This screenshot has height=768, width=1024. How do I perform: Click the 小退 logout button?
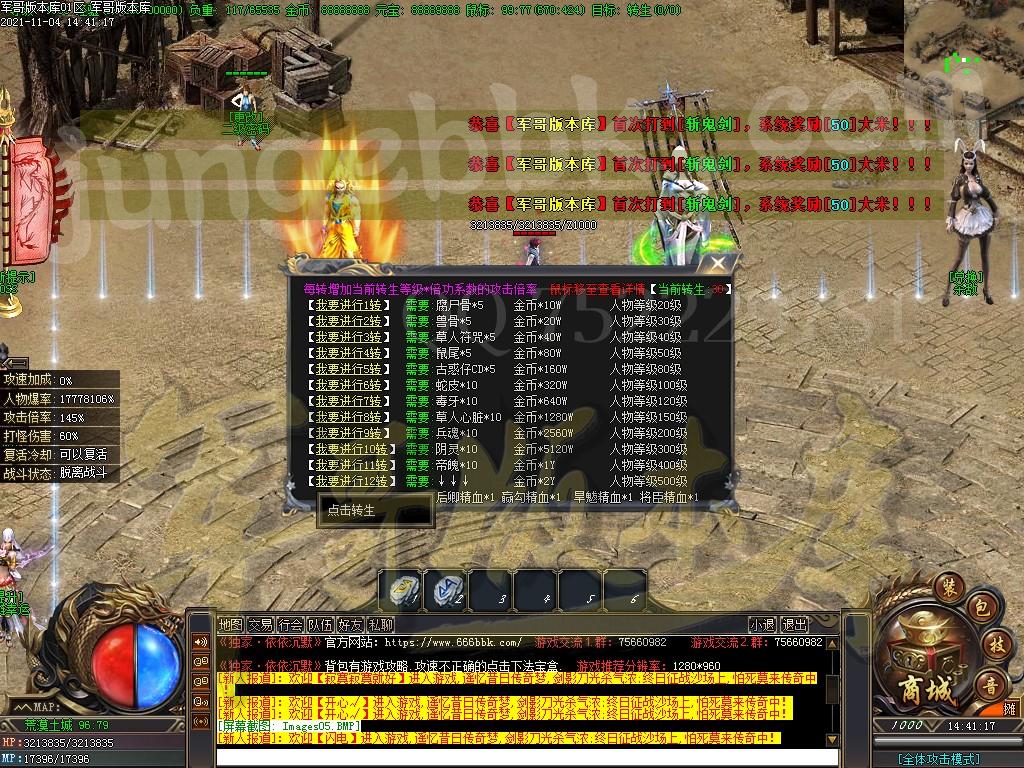point(763,624)
